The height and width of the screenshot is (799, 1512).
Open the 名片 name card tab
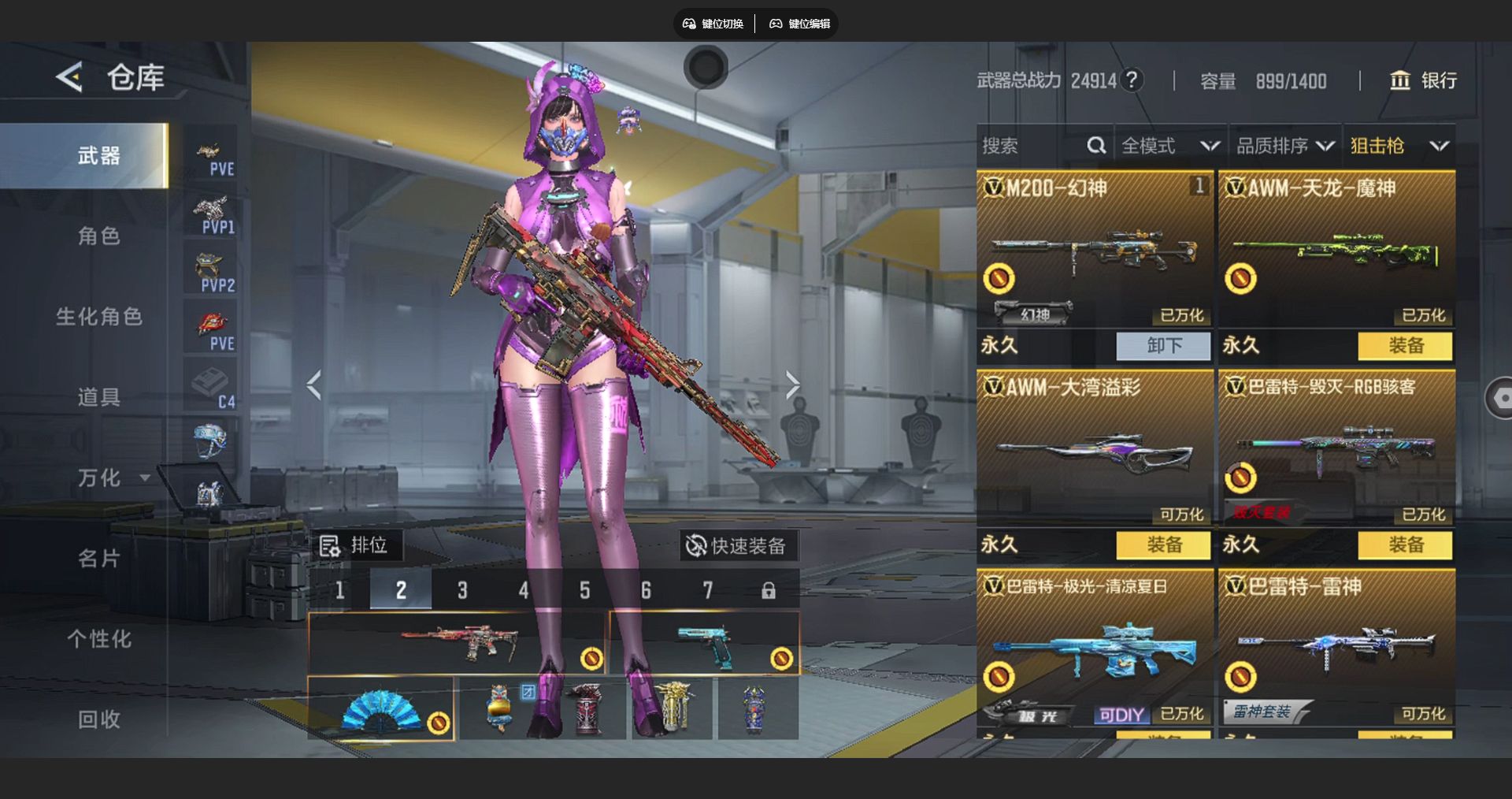tap(98, 559)
